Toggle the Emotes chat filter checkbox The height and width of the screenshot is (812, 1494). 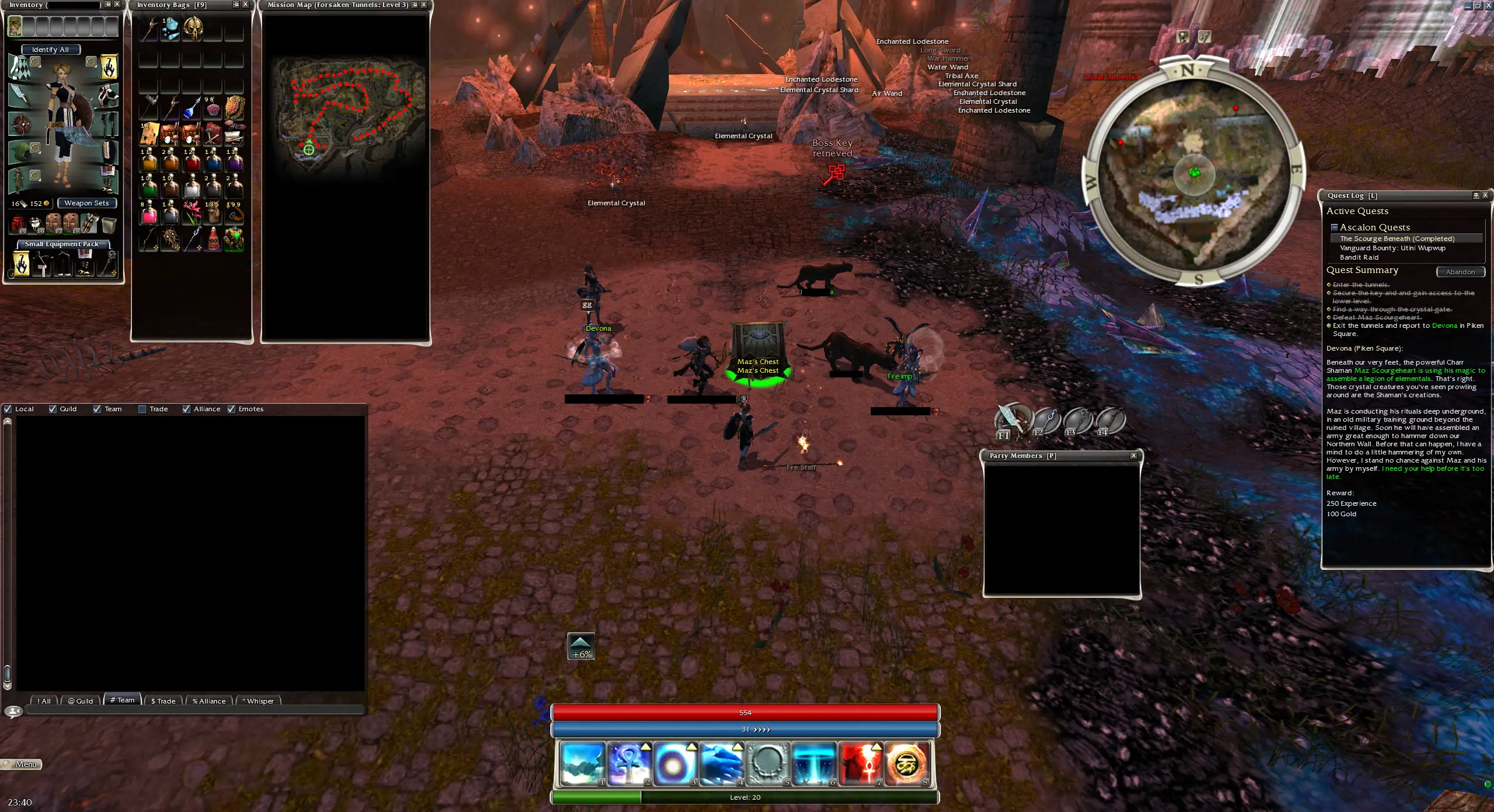[232, 409]
